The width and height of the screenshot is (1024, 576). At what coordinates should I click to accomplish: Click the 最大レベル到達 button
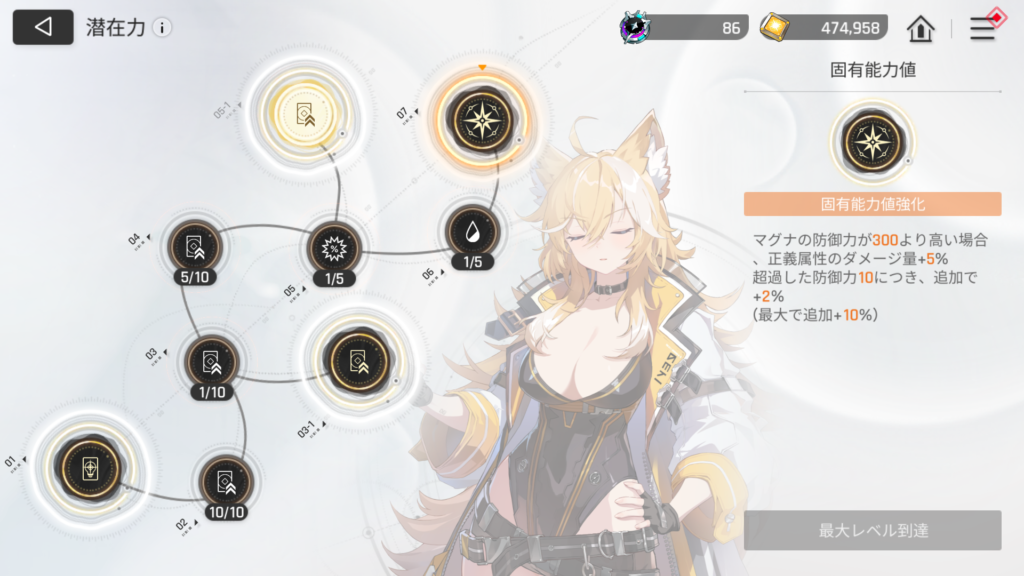point(872,530)
